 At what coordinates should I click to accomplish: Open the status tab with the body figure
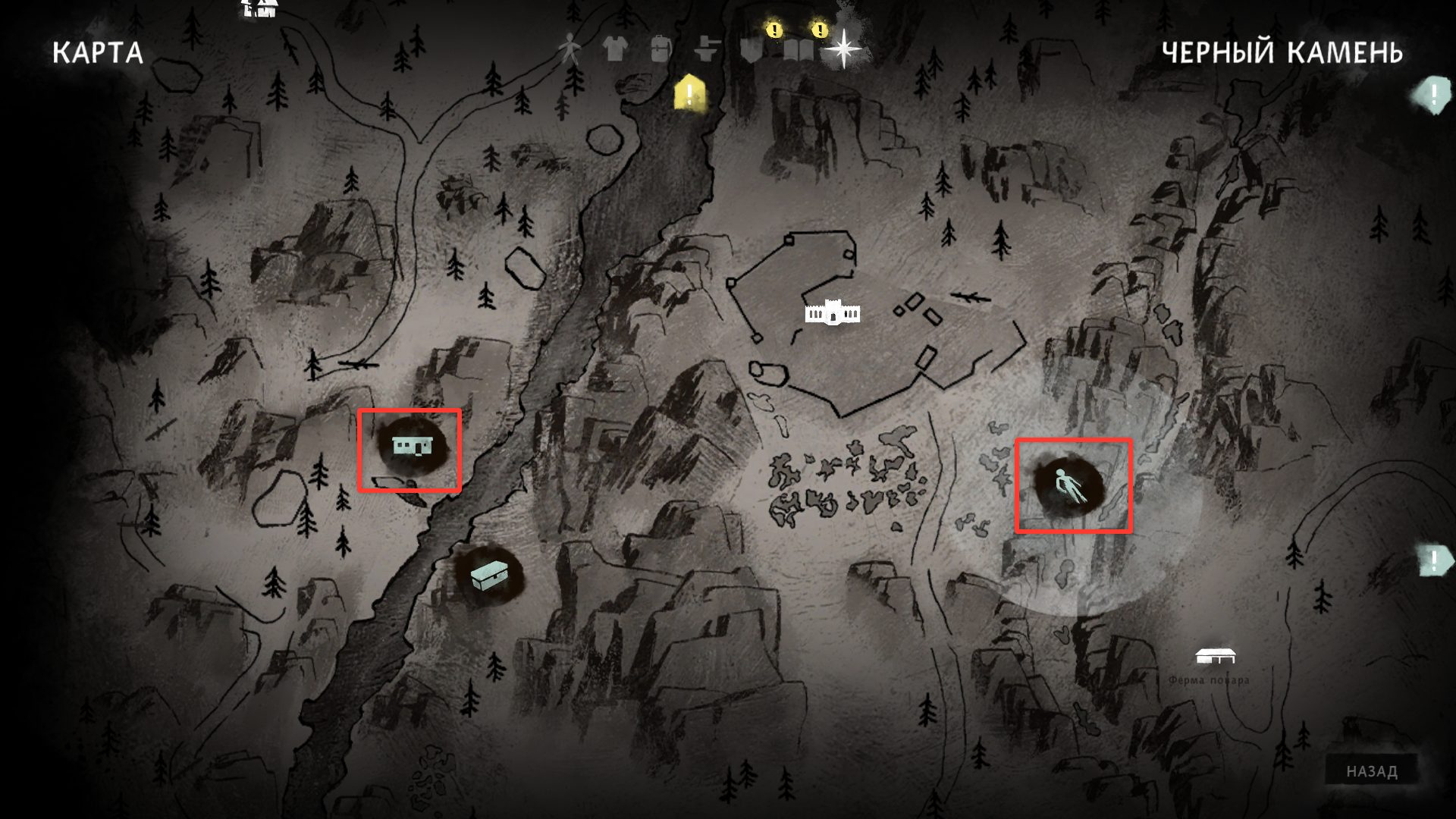568,49
